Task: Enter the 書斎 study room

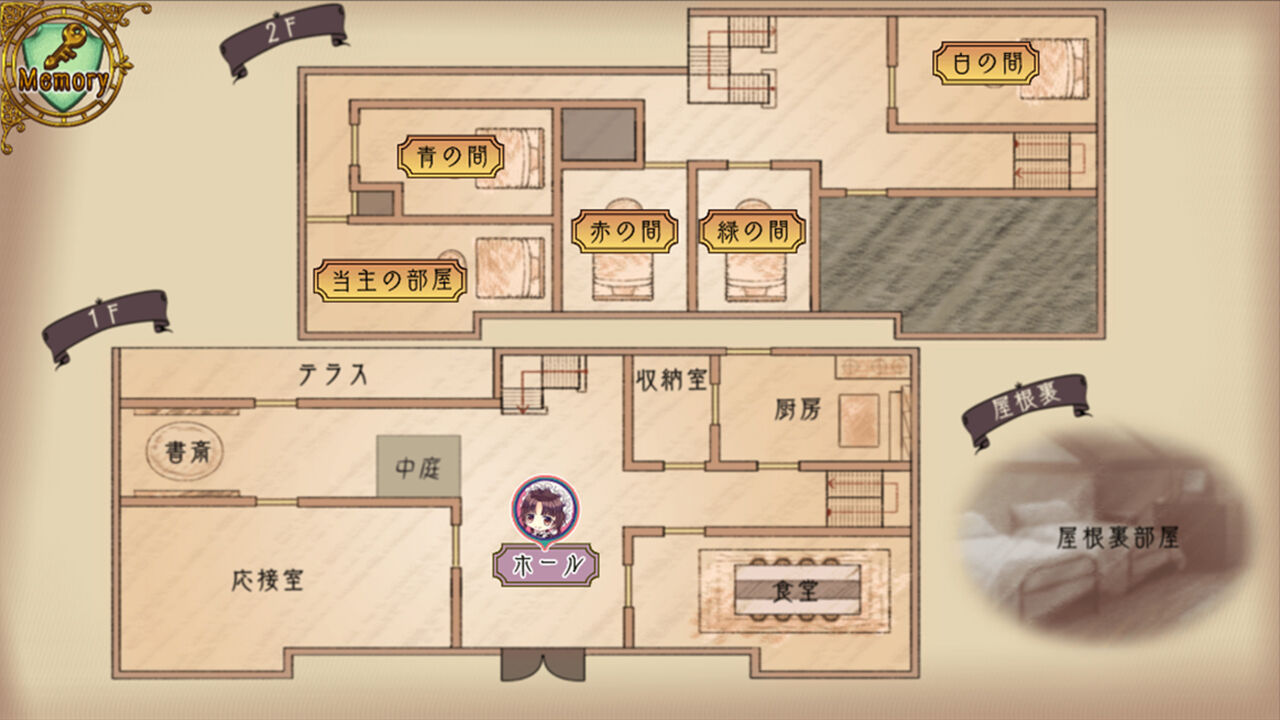Action: click(x=185, y=450)
